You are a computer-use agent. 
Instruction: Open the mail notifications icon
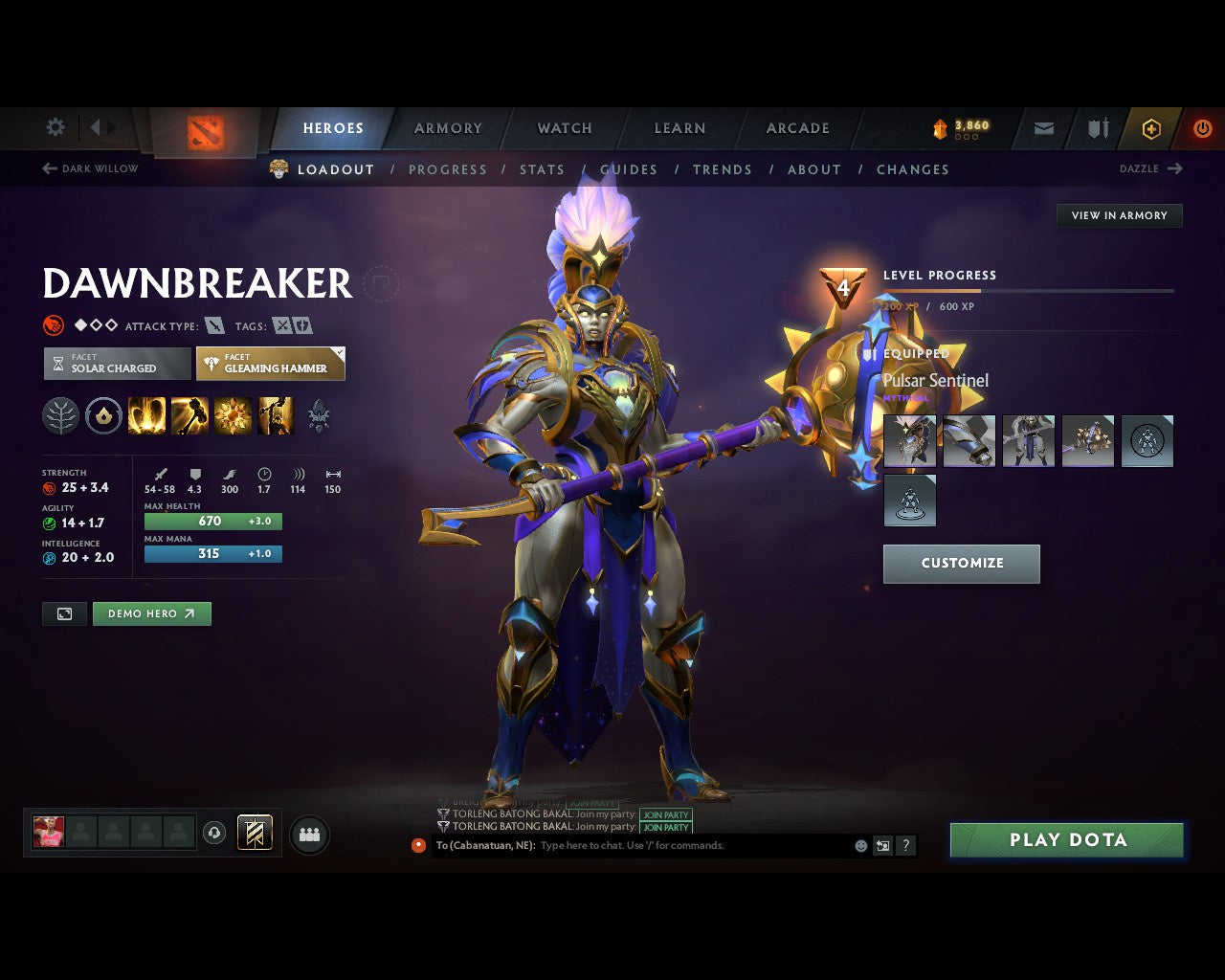(x=1042, y=128)
